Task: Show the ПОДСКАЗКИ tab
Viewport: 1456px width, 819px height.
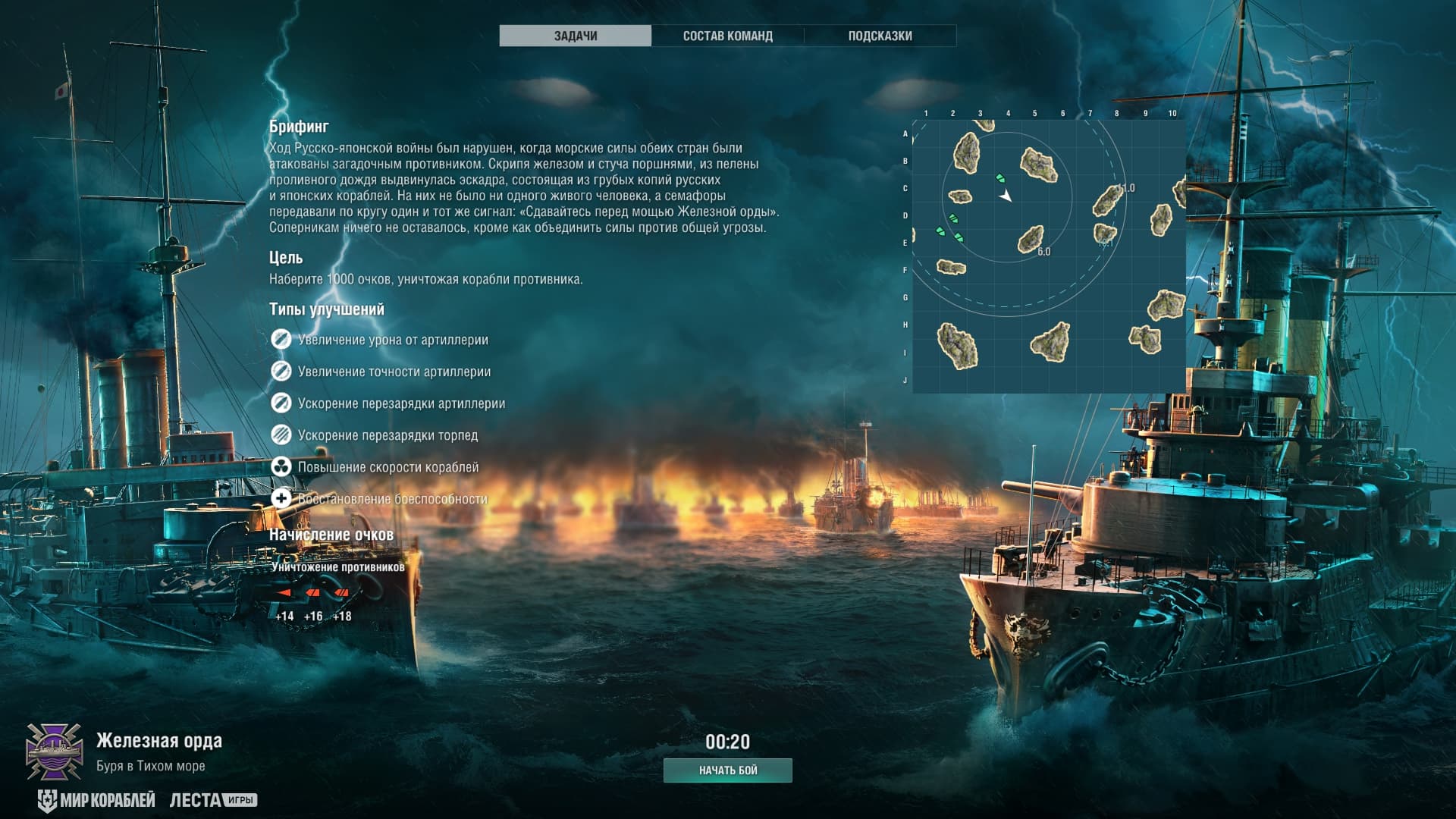Action: click(880, 36)
